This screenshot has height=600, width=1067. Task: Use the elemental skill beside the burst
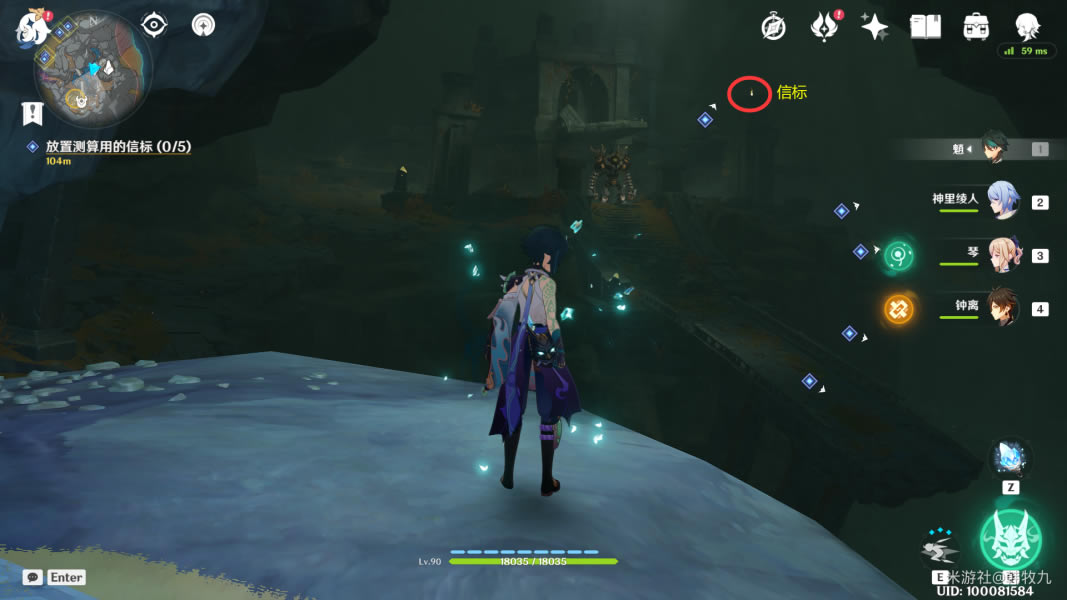coord(940,551)
